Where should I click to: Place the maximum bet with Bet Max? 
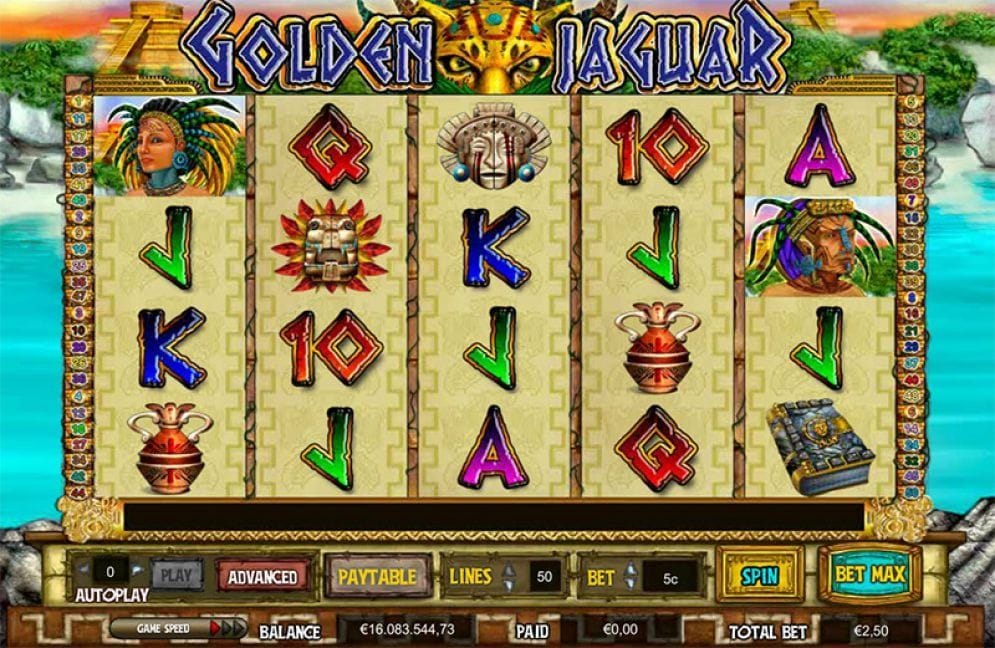pos(869,574)
